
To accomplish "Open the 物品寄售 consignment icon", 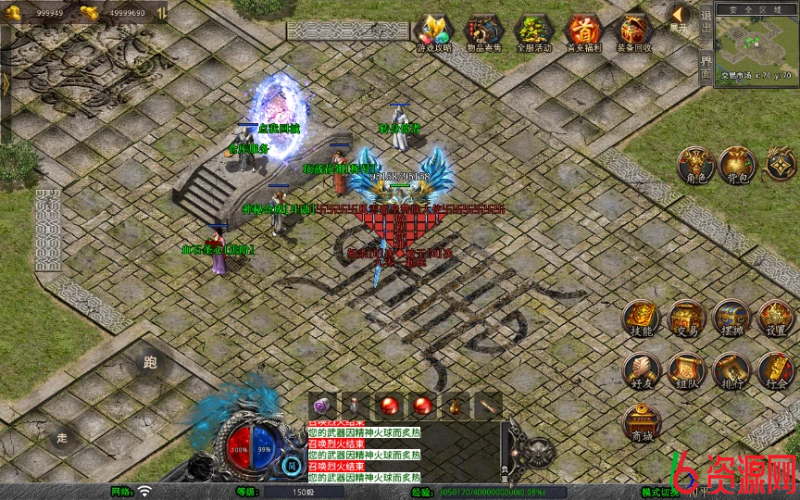I will pyautogui.click(x=484, y=31).
